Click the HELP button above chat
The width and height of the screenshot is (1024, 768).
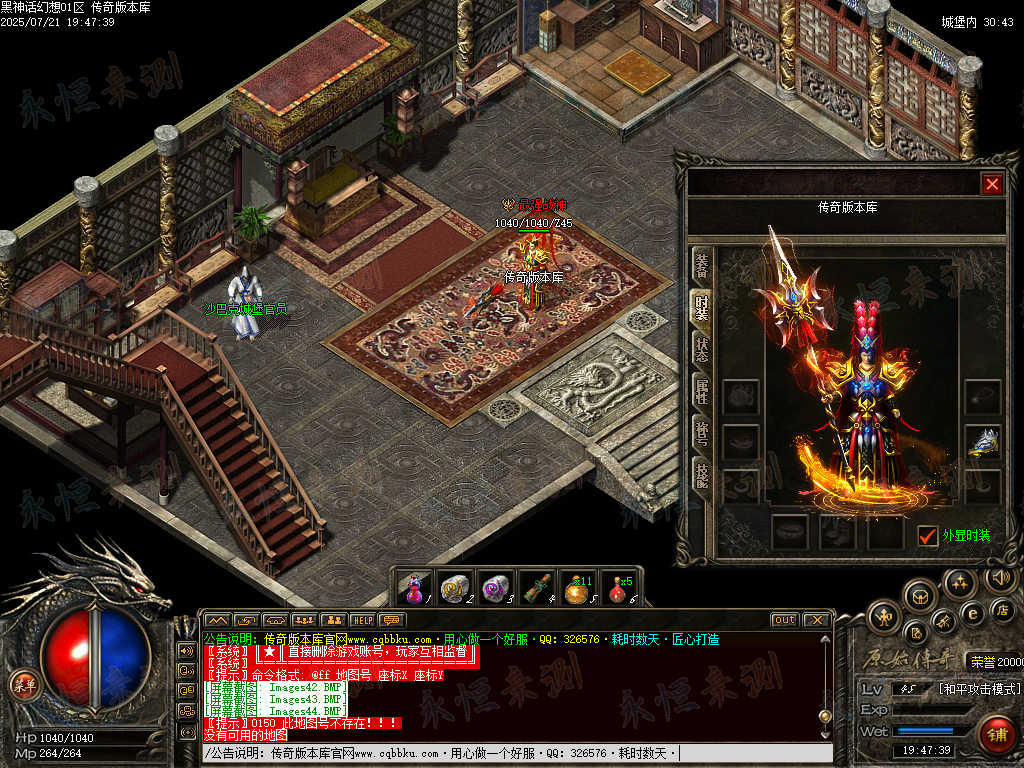(361, 620)
